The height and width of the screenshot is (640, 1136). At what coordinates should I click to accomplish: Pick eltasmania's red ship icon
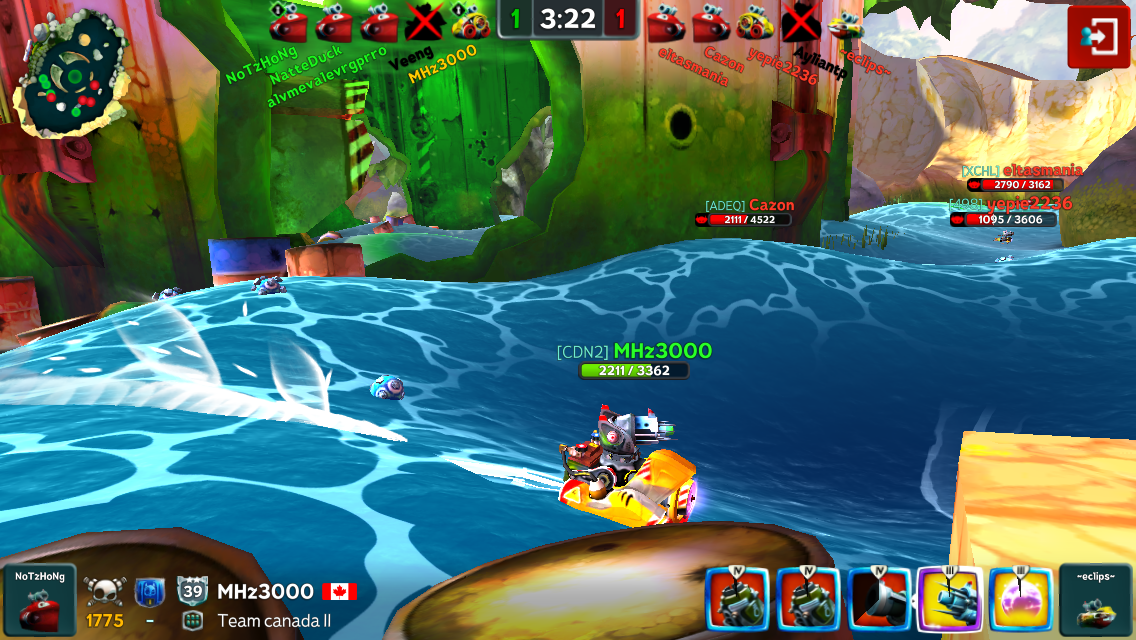(x=665, y=22)
